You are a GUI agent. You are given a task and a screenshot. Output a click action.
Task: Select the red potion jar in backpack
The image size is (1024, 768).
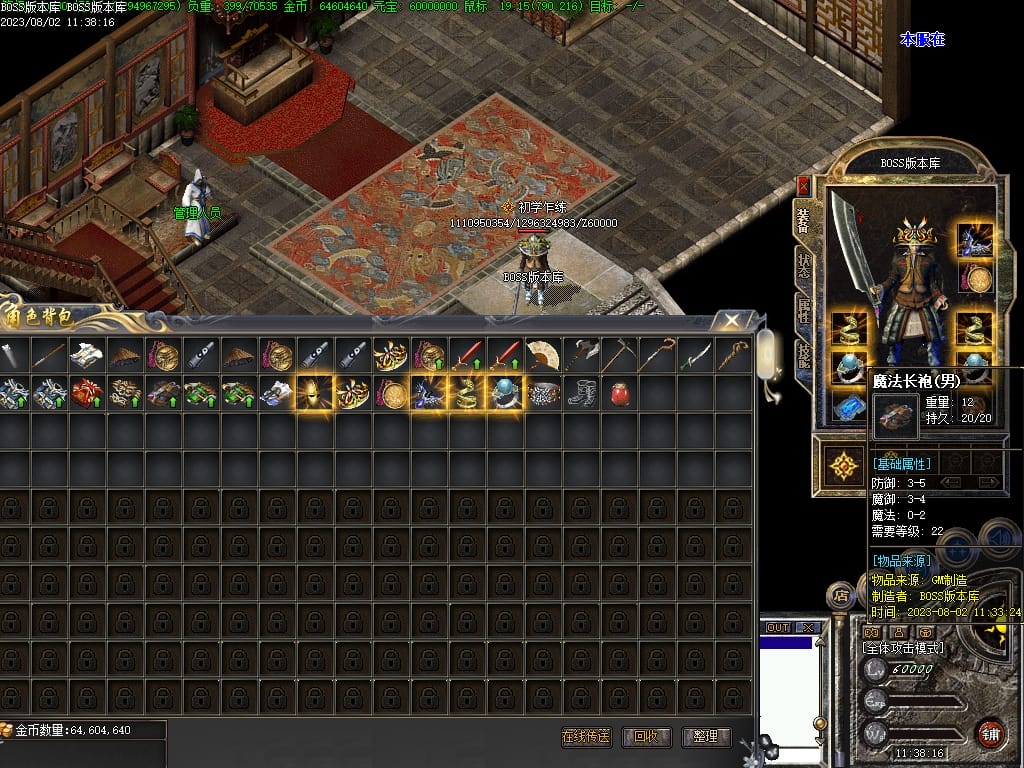[618, 393]
